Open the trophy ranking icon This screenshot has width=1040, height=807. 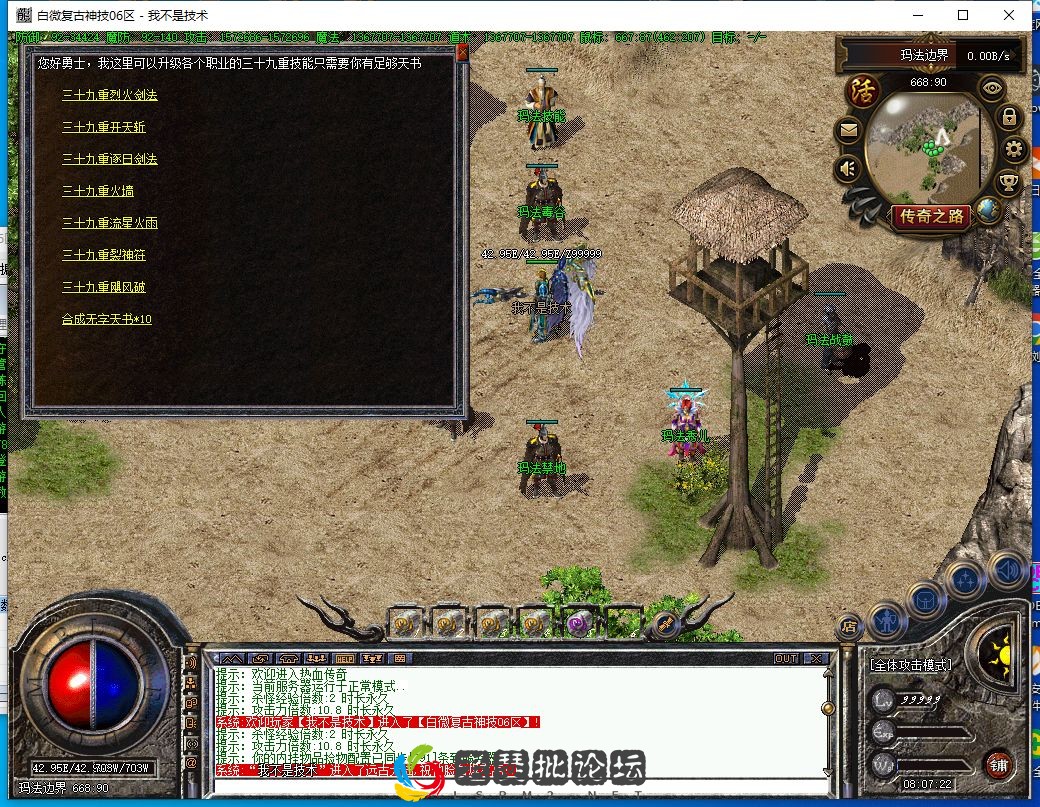(1009, 182)
